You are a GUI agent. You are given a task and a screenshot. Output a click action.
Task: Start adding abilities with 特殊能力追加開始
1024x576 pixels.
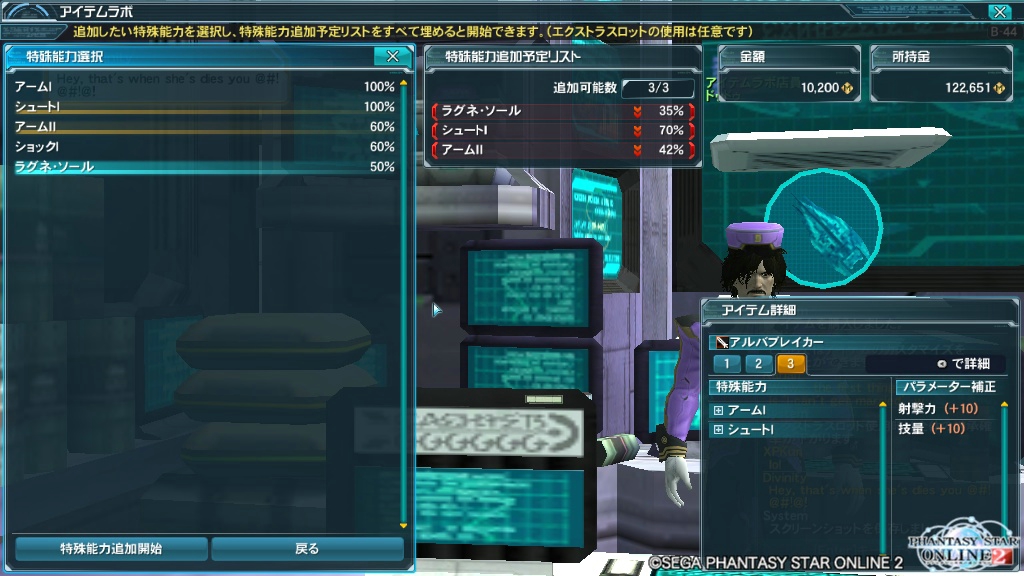[x=111, y=549]
